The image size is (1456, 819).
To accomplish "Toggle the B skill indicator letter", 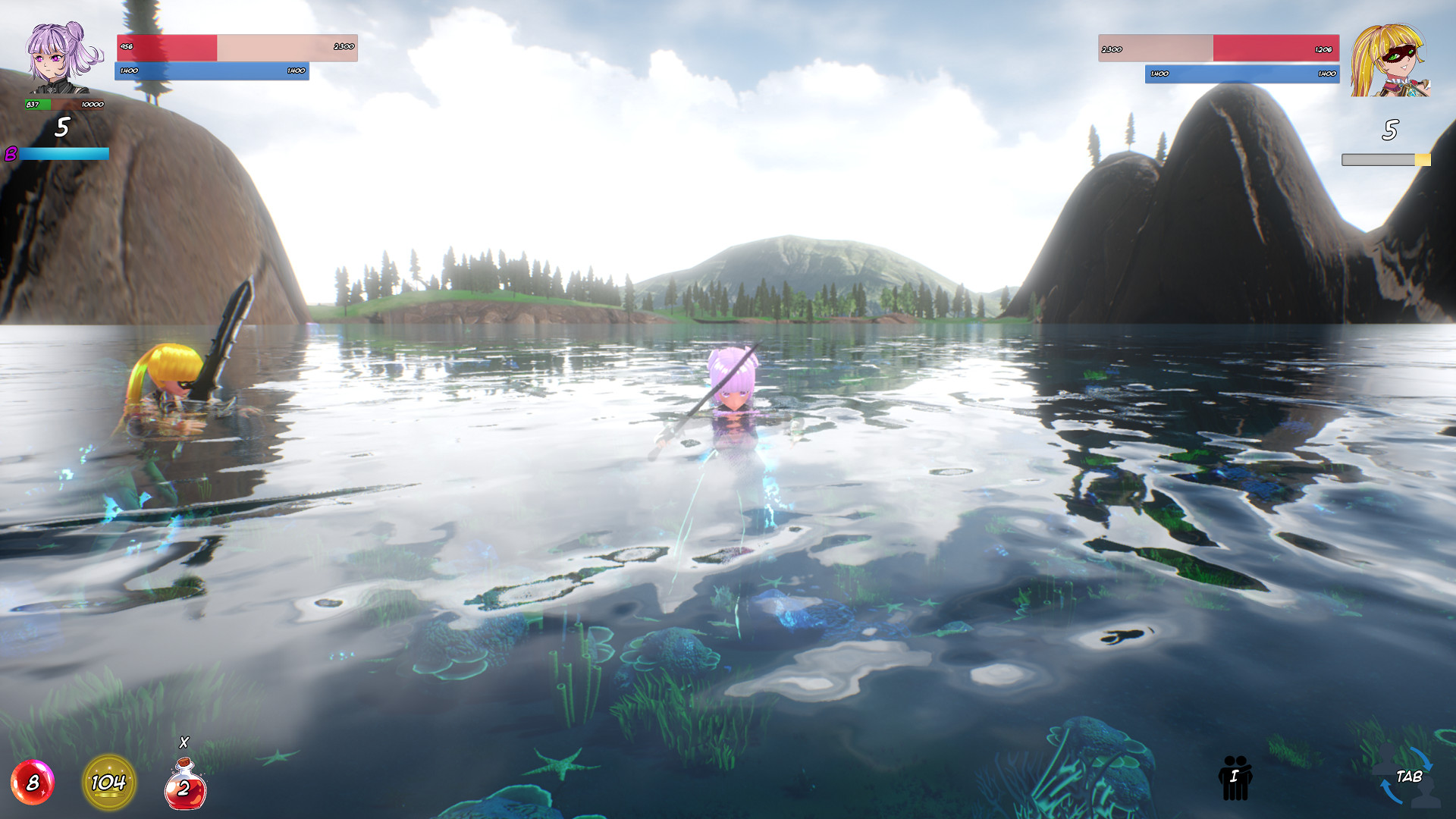I will [11, 155].
